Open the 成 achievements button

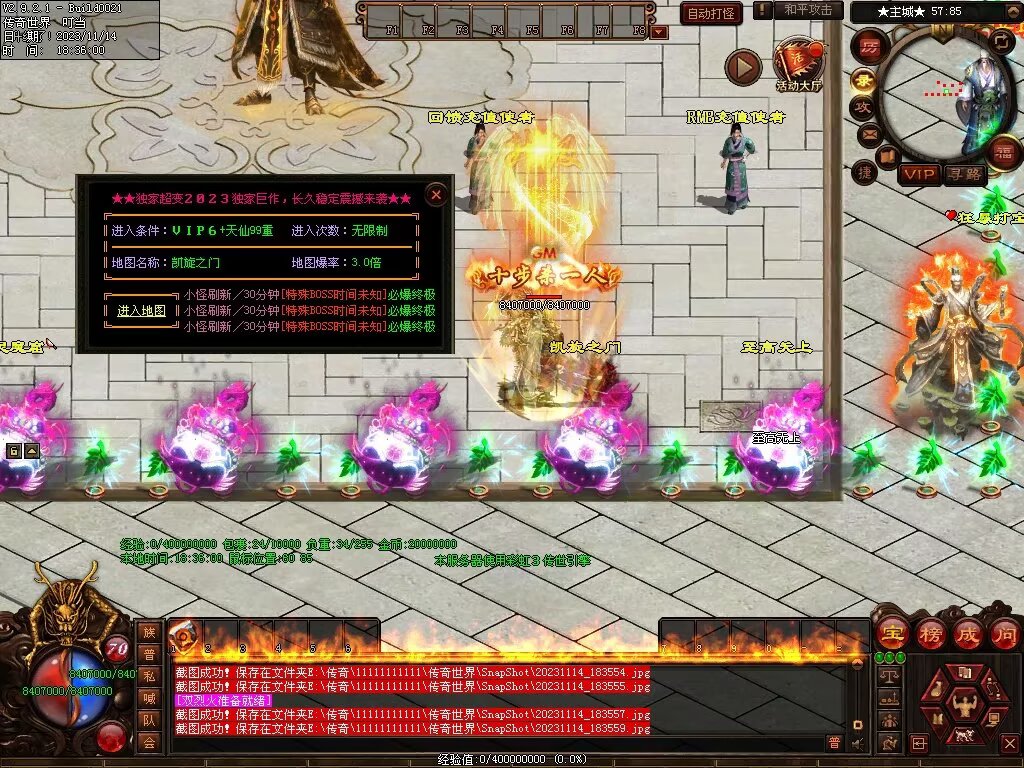click(x=967, y=633)
